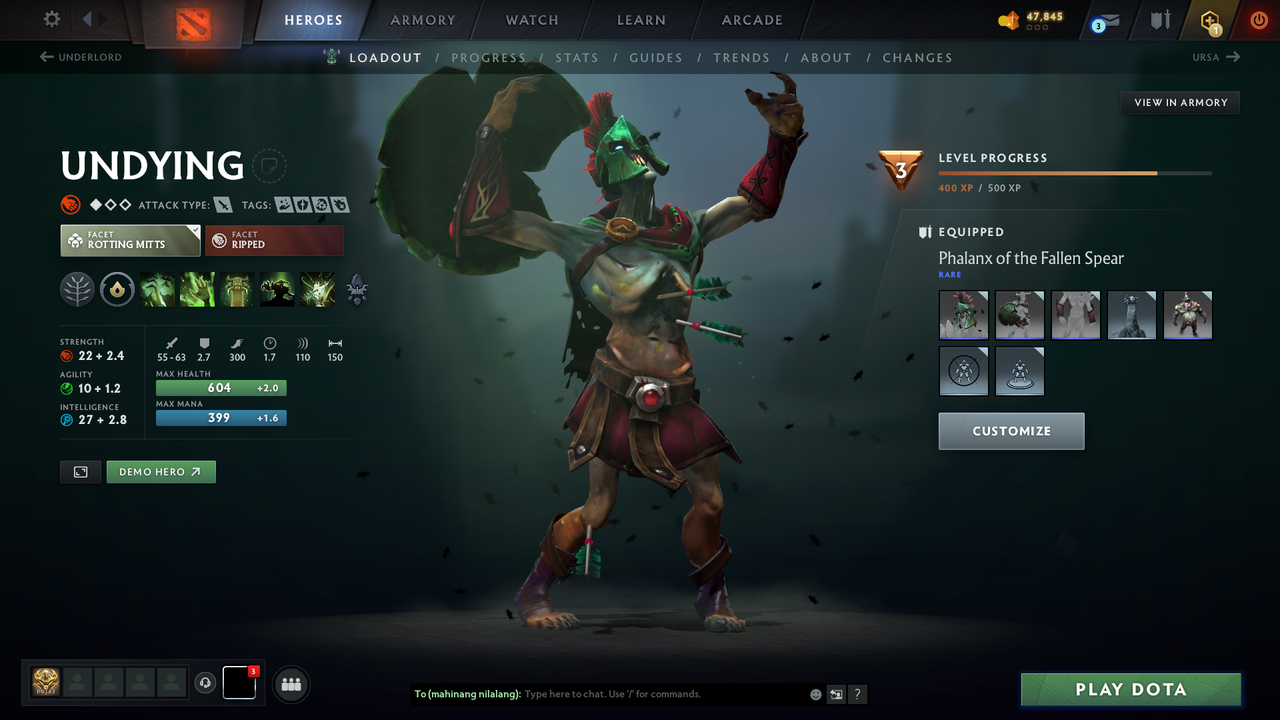This screenshot has width=1280, height=720.
Task: Go back using the UNDERLORD arrow
Action: pyautogui.click(x=80, y=57)
